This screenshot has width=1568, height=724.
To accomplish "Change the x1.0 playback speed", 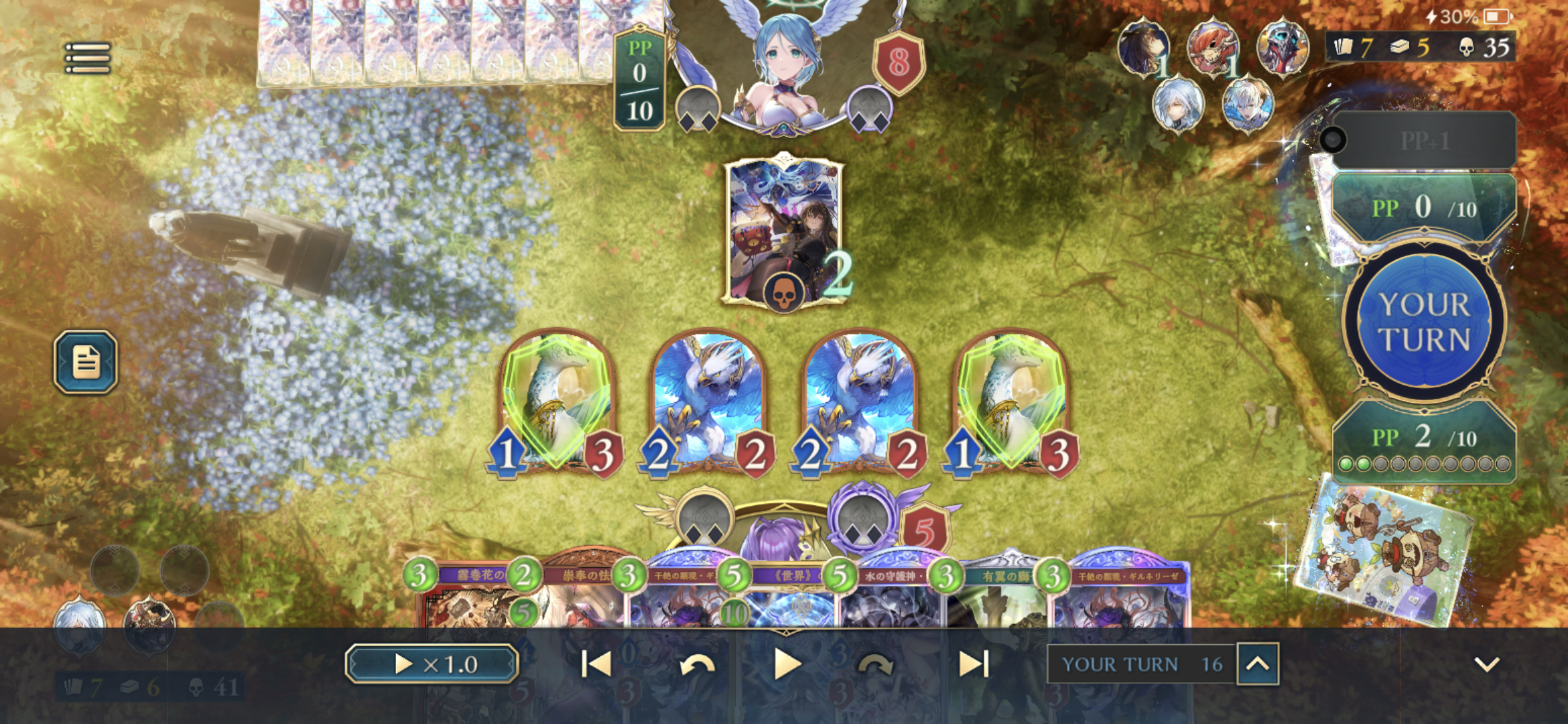I will tap(432, 664).
